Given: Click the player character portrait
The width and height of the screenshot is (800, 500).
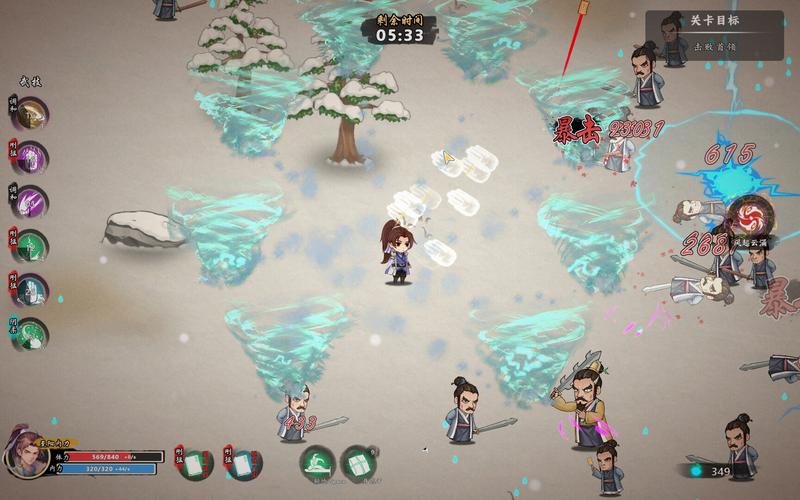Looking at the screenshot, I should click(27, 457).
